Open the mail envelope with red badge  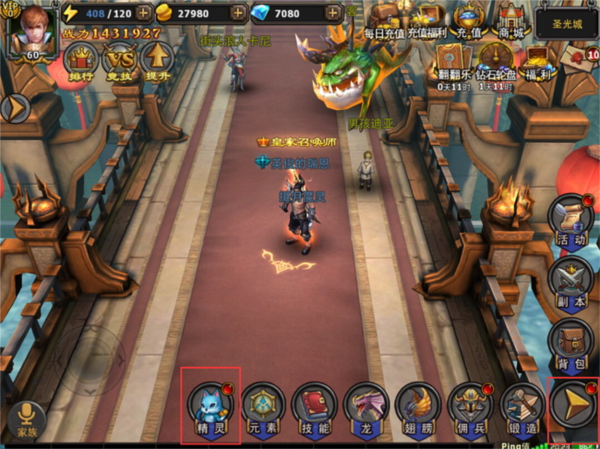(577, 58)
